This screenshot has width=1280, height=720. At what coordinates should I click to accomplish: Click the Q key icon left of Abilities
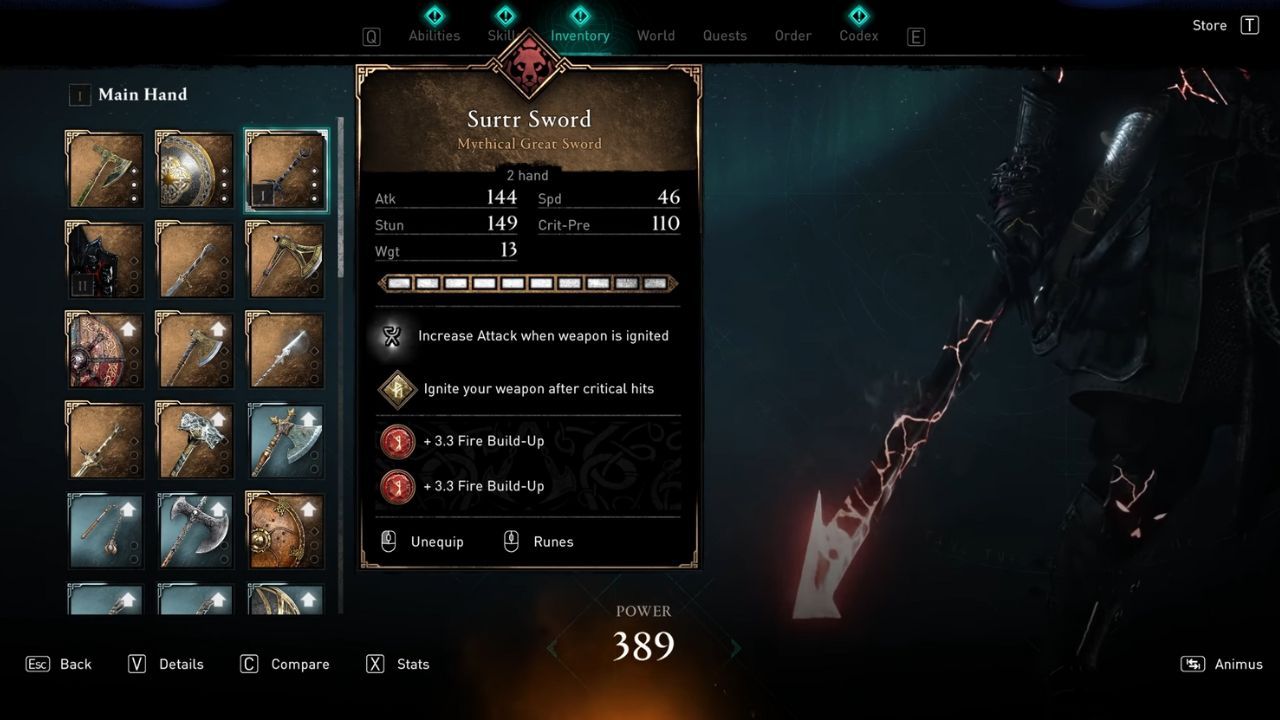[x=371, y=35]
